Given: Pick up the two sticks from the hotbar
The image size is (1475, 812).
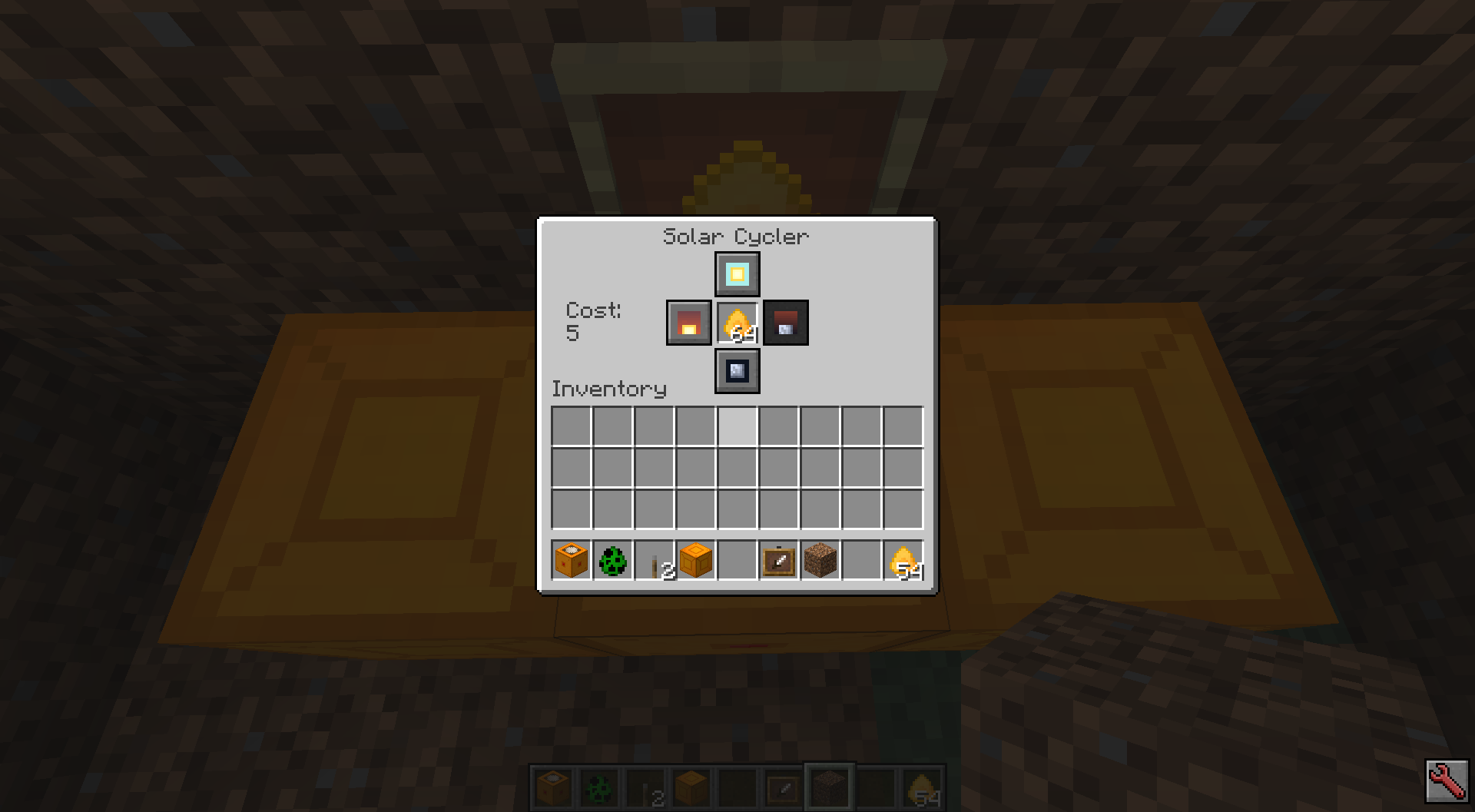Looking at the screenshot, I should [653, 561].
